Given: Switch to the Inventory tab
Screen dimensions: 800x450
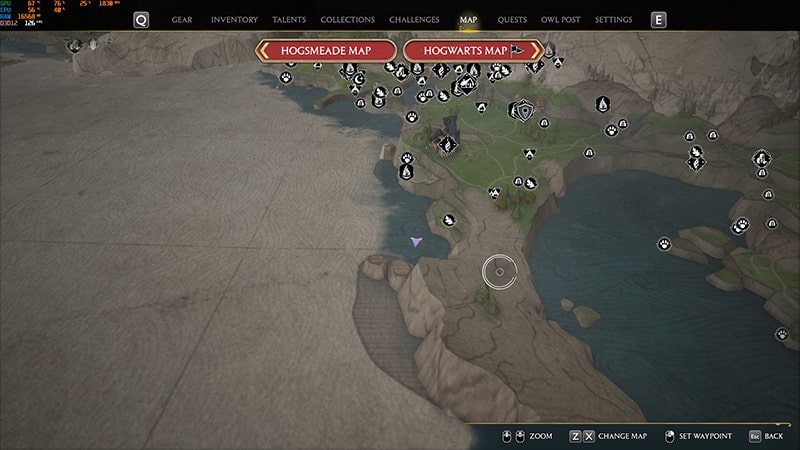Looking at the screenshot, I should pyautogui.click(x=235, y=20).
